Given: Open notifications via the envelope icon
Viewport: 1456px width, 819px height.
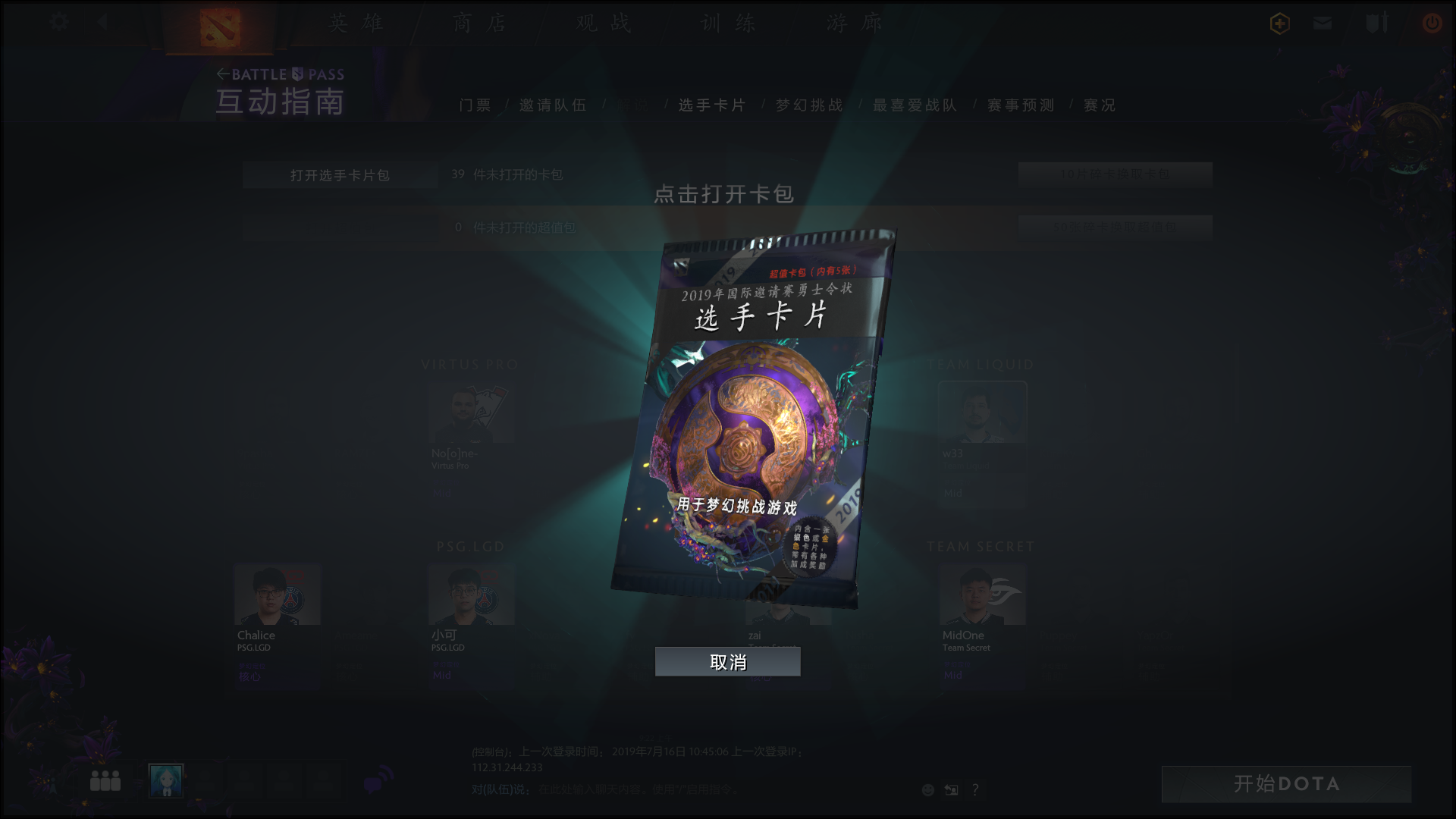Looking at the screenshot, I should click(x=1323, y=24).
